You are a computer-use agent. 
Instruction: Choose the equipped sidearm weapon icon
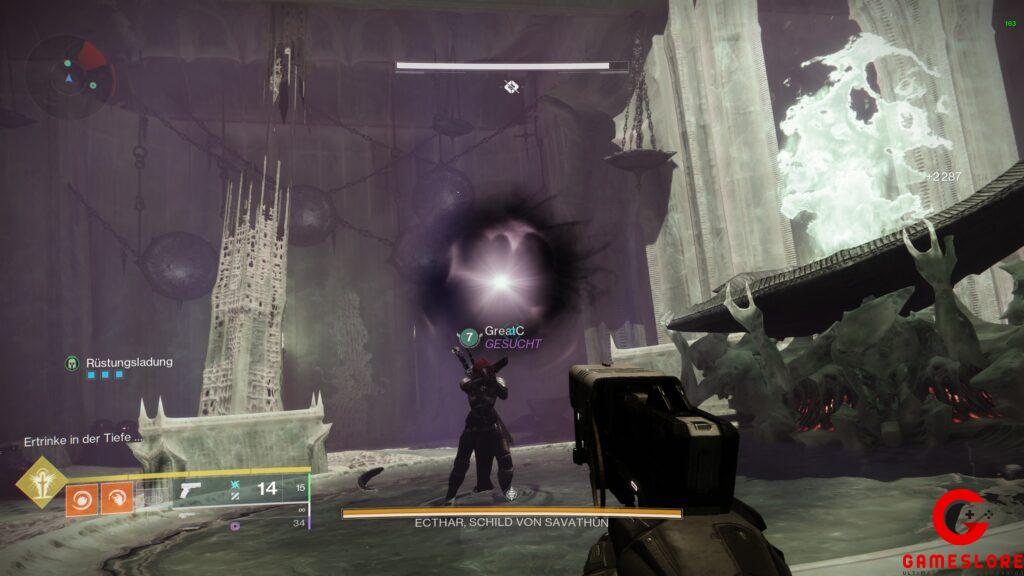click(189, 491)
